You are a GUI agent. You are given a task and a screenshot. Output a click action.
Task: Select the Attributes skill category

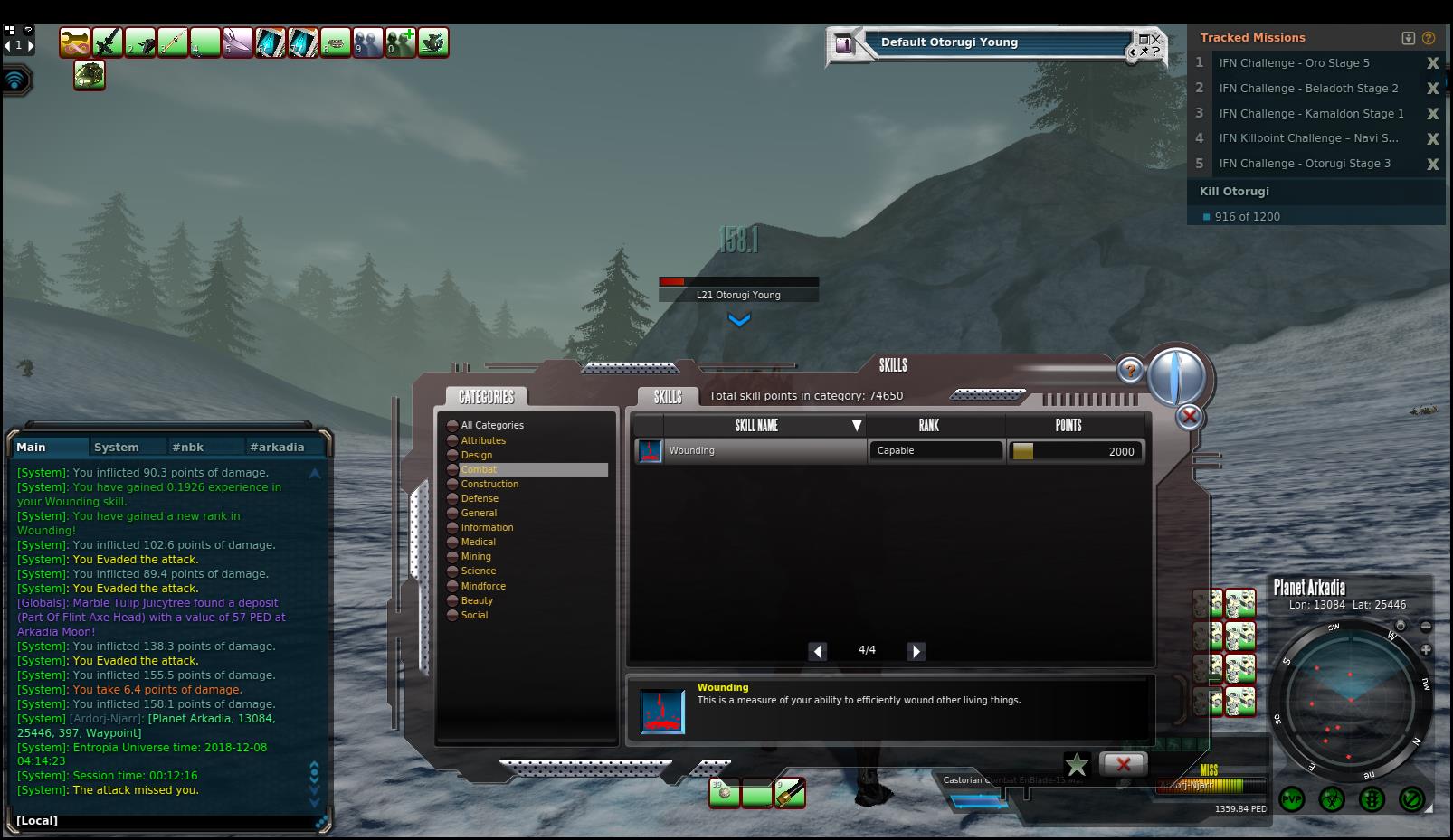483,440
